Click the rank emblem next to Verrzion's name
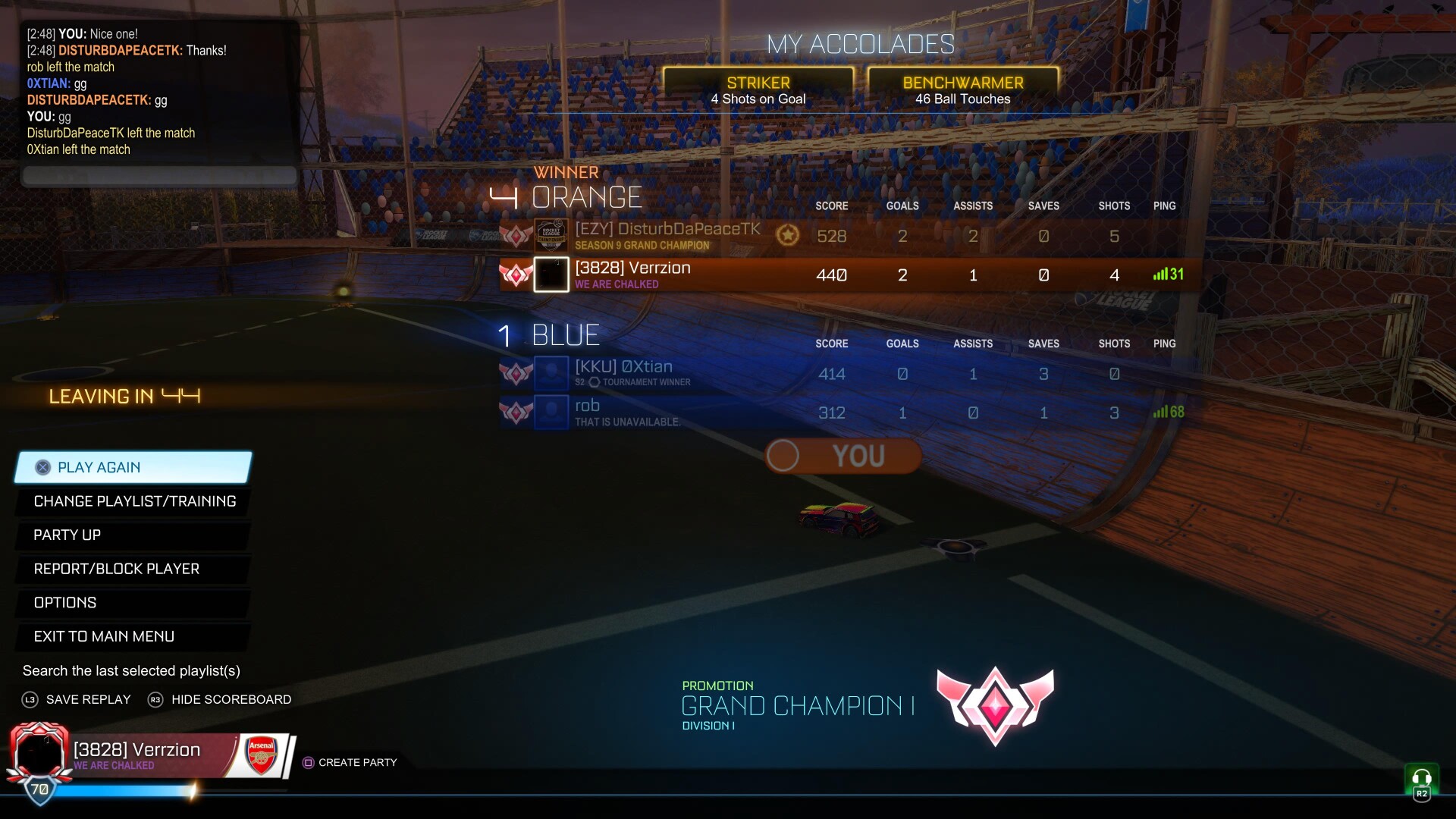This screenshot has width=1456, height=819. tap(516, 275)
